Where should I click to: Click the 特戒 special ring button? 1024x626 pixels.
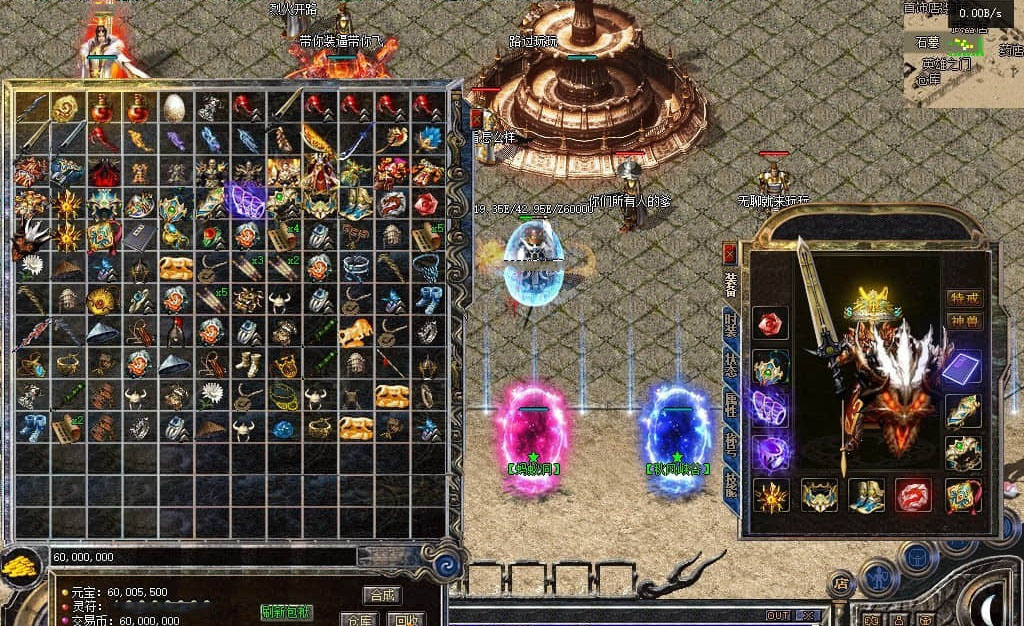tap(964, 297)
